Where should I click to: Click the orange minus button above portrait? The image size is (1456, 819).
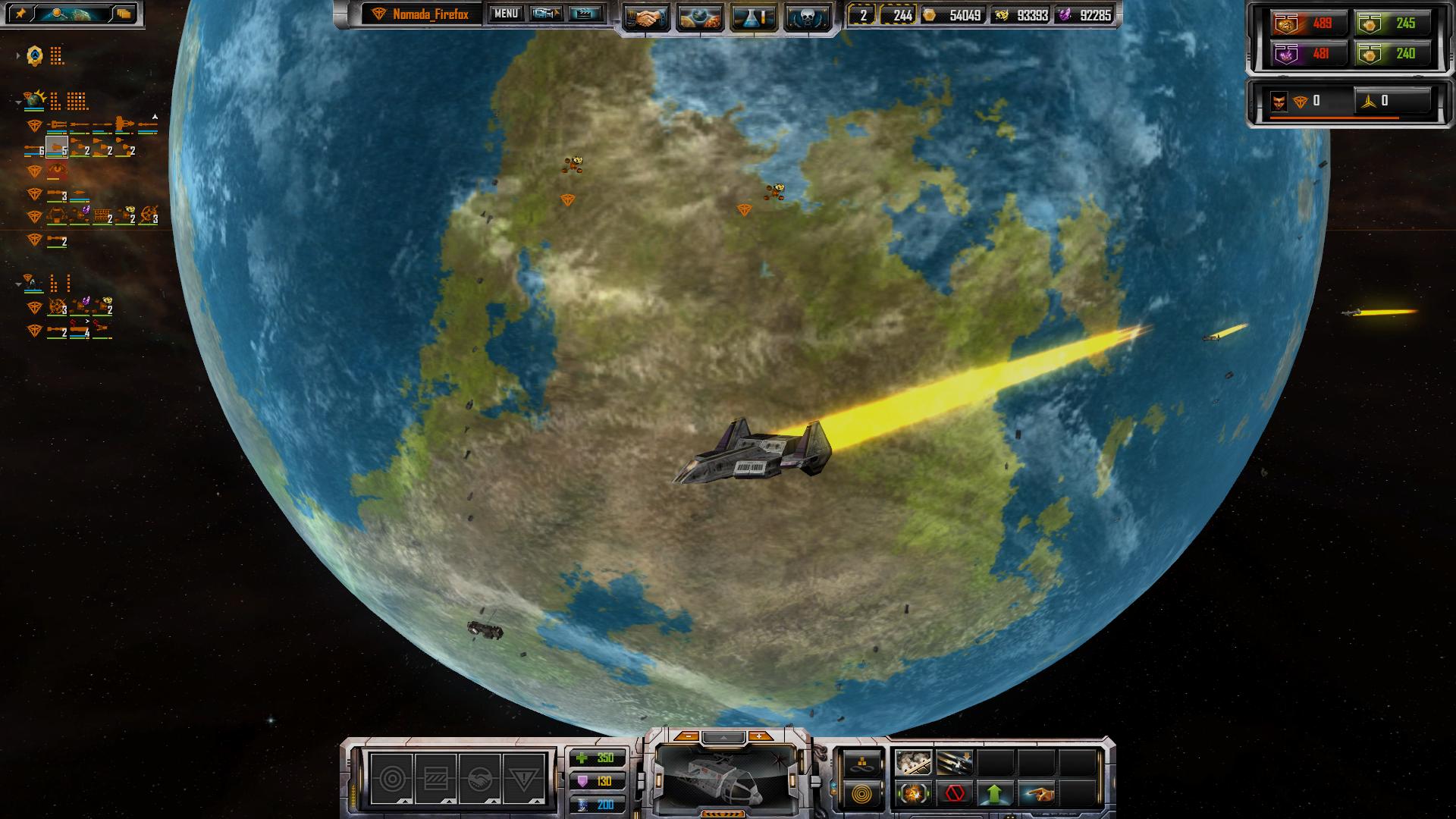(687, 736)
